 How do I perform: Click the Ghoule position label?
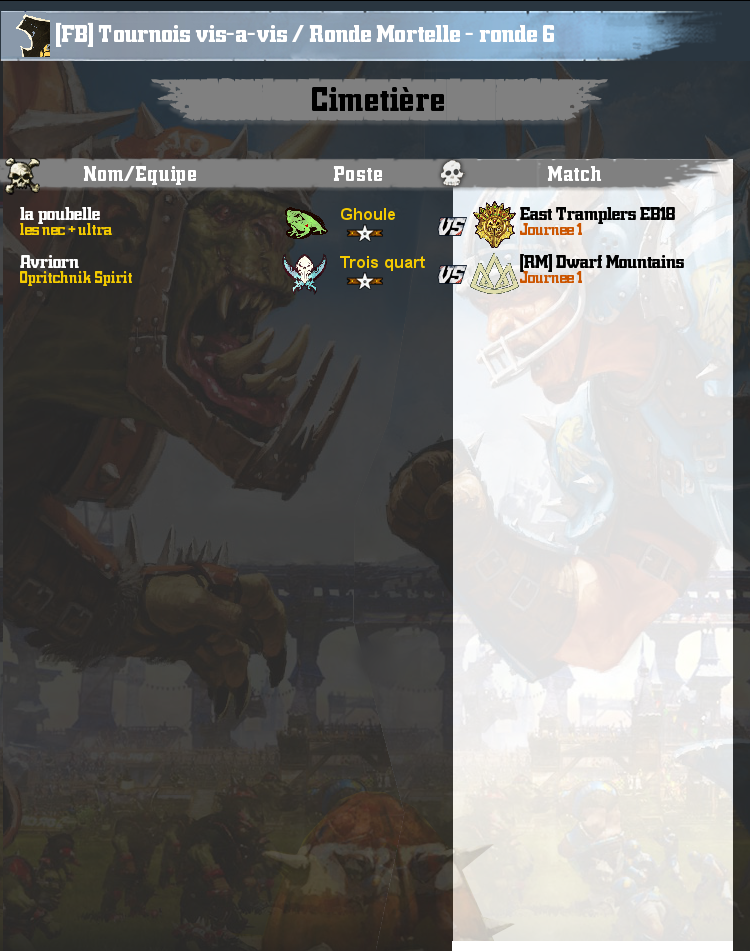pyautogui.click(x=367, y=214)
